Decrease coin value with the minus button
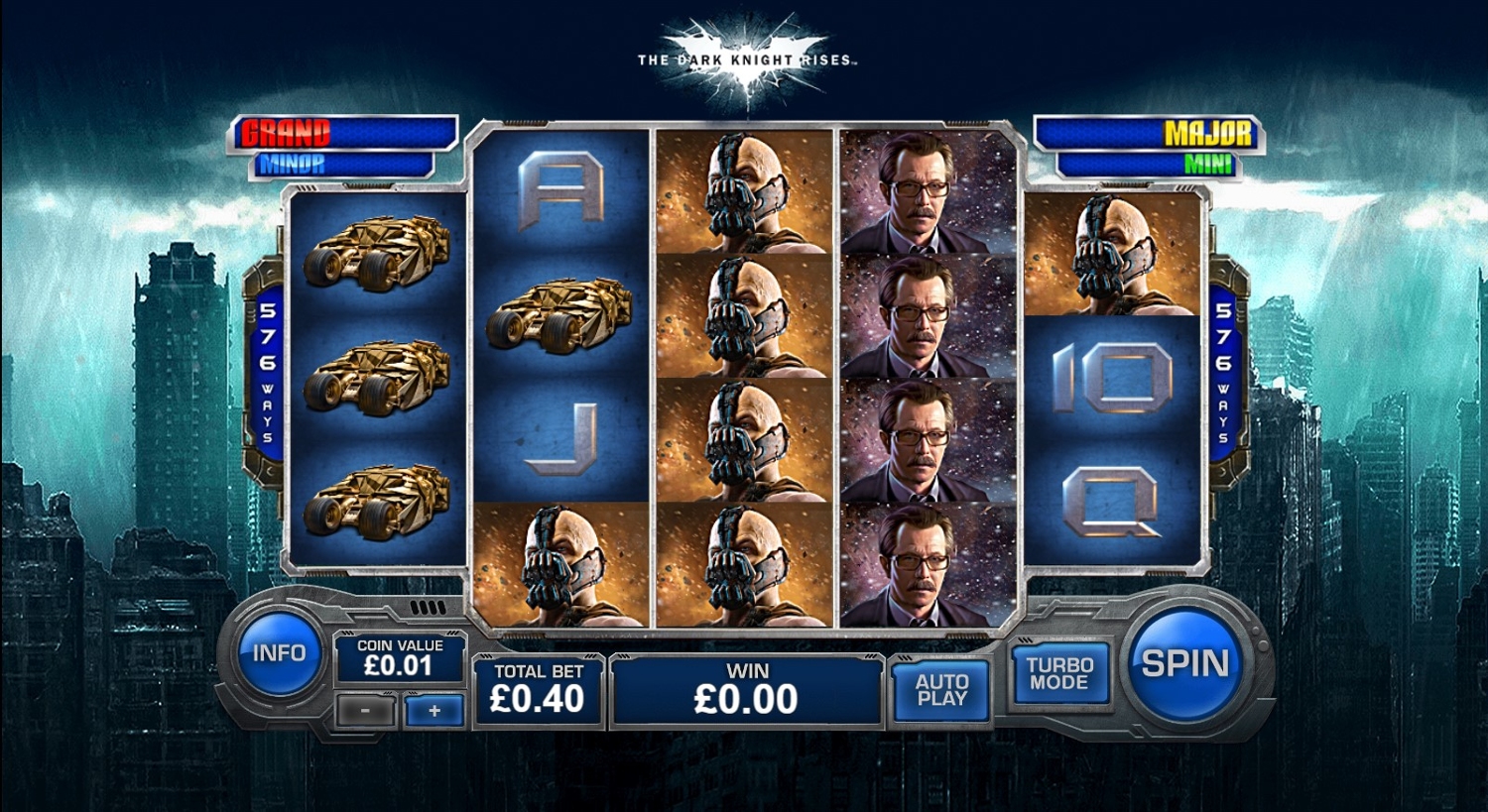Screen dimensions: 1488x812 click(366, 711)
